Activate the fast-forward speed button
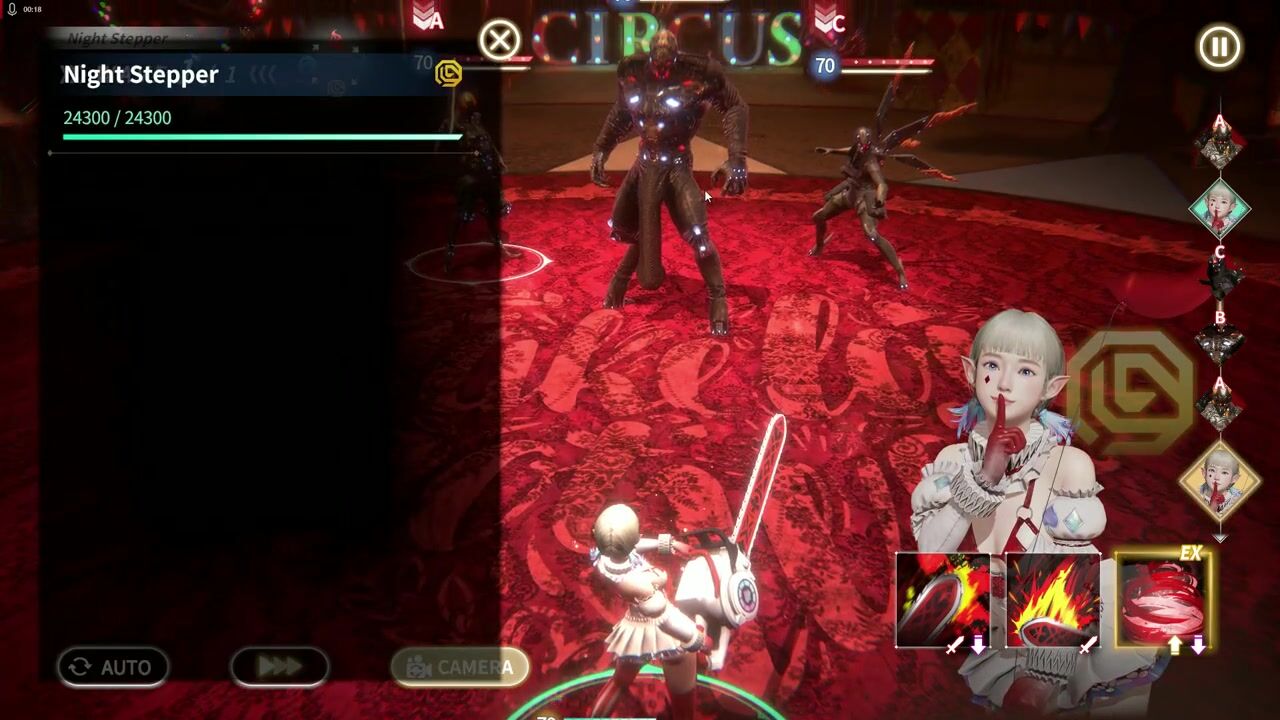Image resolution: width=1280 pixels, height=720 pixels. pos(279,667)
